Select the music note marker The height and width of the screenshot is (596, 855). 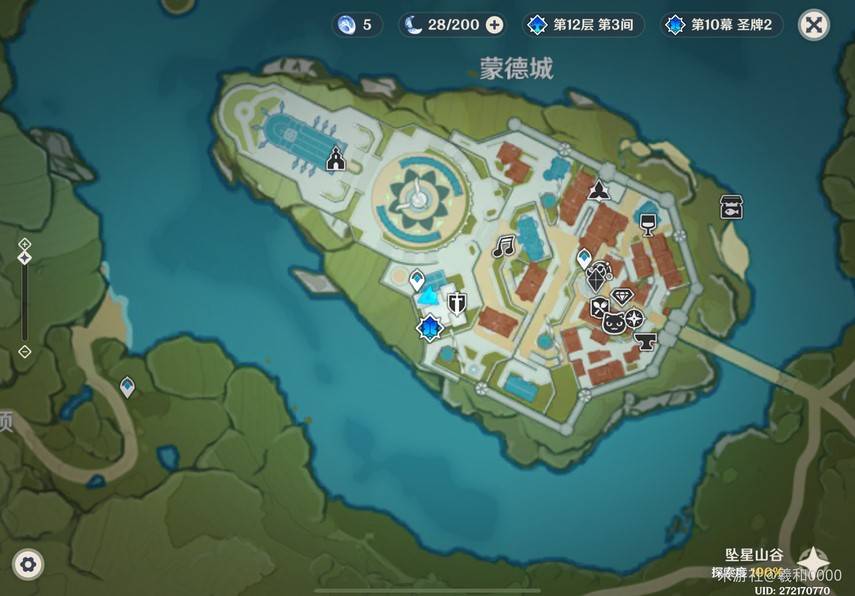[x=503, y=244]
